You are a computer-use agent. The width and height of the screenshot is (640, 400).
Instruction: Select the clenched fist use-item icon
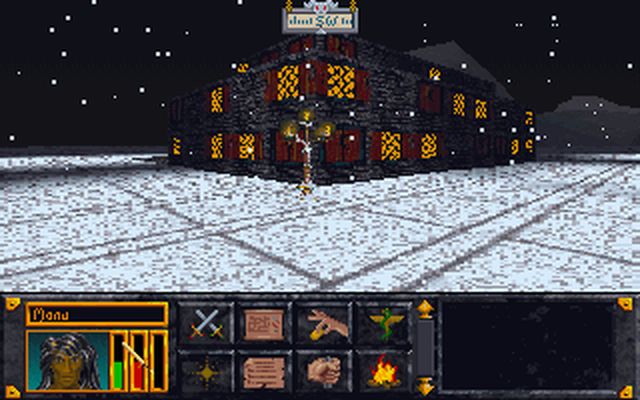coord(323,372)
